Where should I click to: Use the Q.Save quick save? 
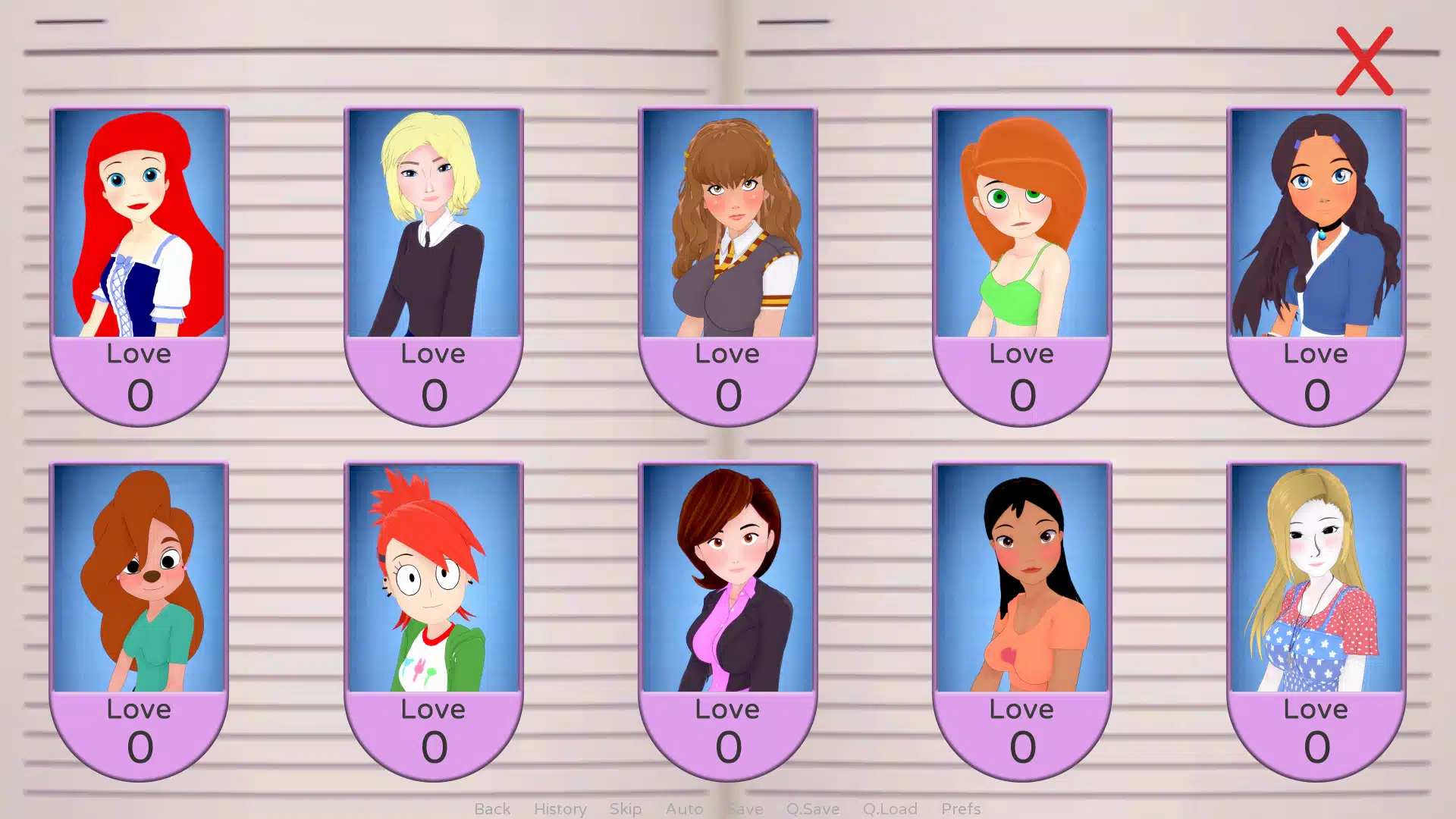coord(812,808)
